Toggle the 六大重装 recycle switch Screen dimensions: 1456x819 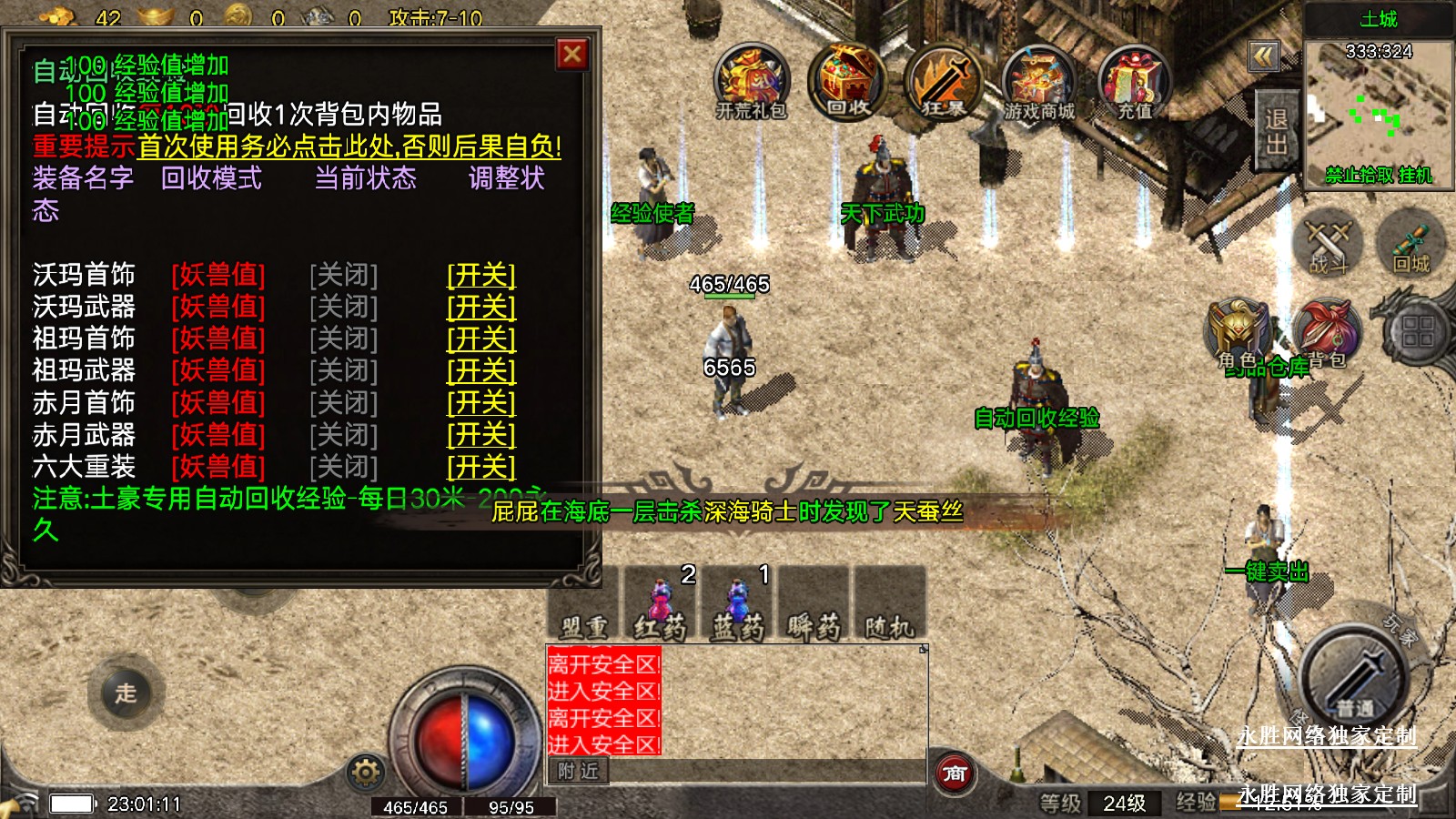481,467
